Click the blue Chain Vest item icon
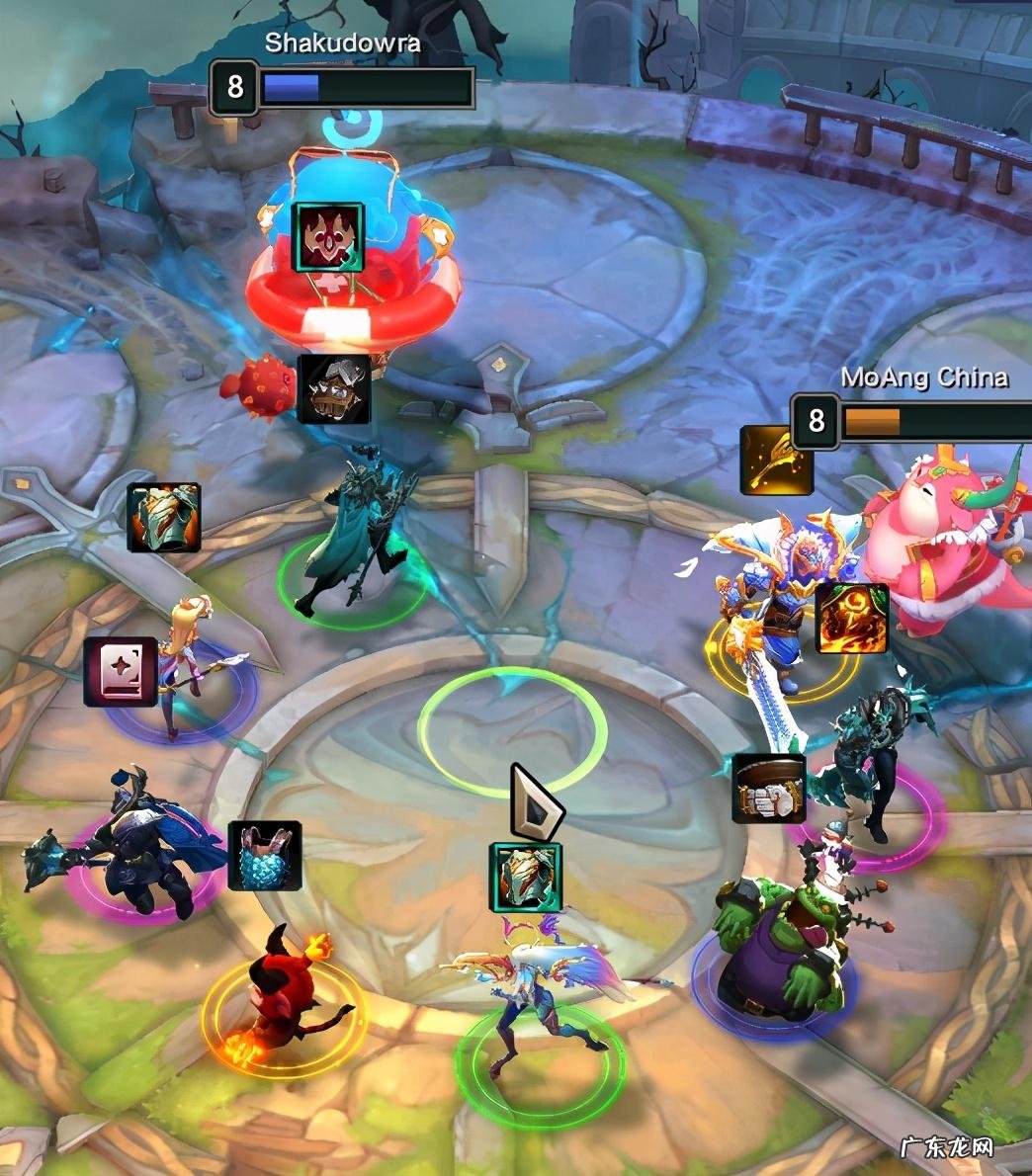This screenshot has height=1176, width=1032. 265,856
